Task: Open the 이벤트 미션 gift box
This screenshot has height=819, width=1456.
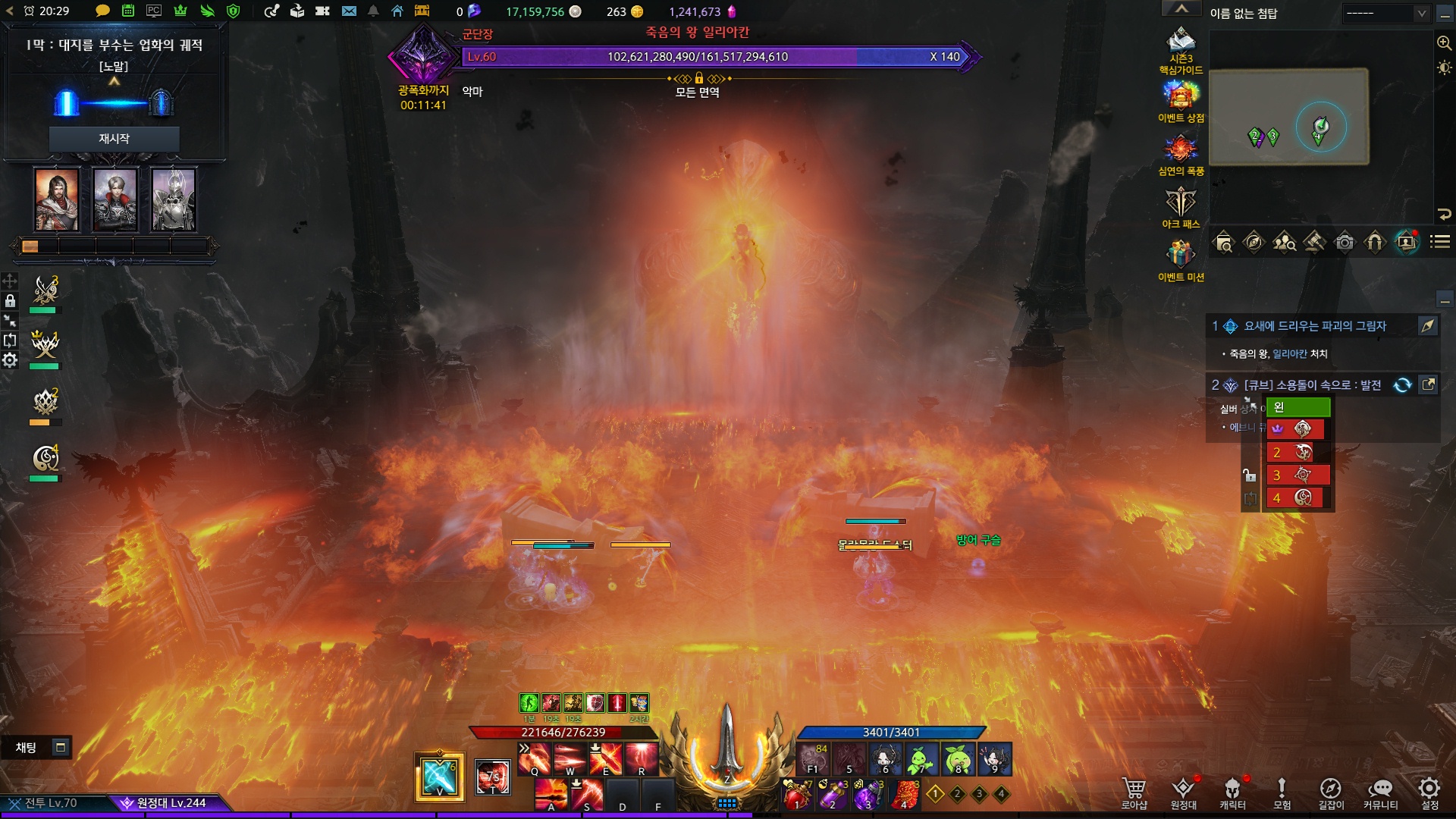Action: 1181,259
